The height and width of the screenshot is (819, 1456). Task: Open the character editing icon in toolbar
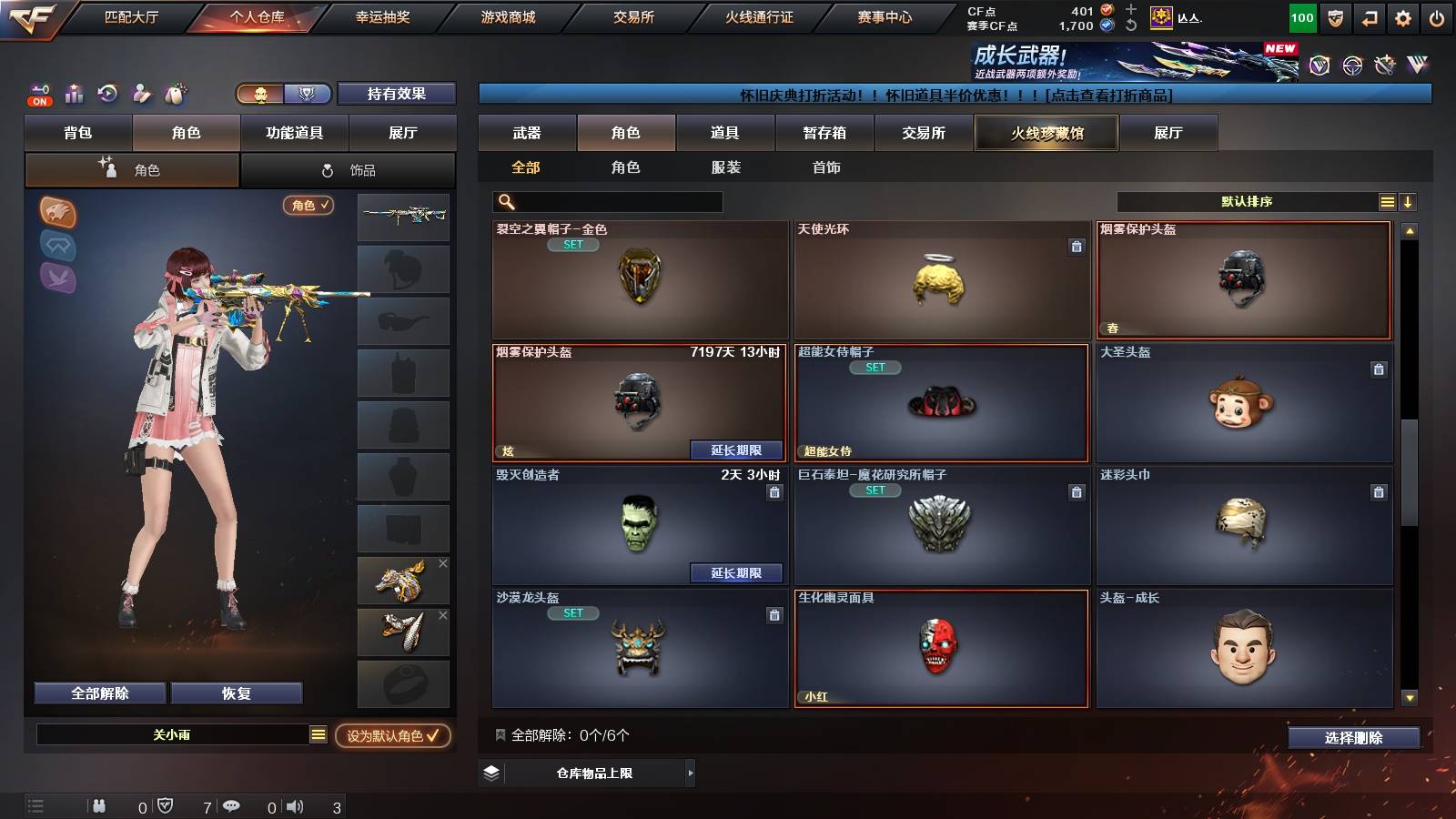pyautogui.click(x=142, y=93)
